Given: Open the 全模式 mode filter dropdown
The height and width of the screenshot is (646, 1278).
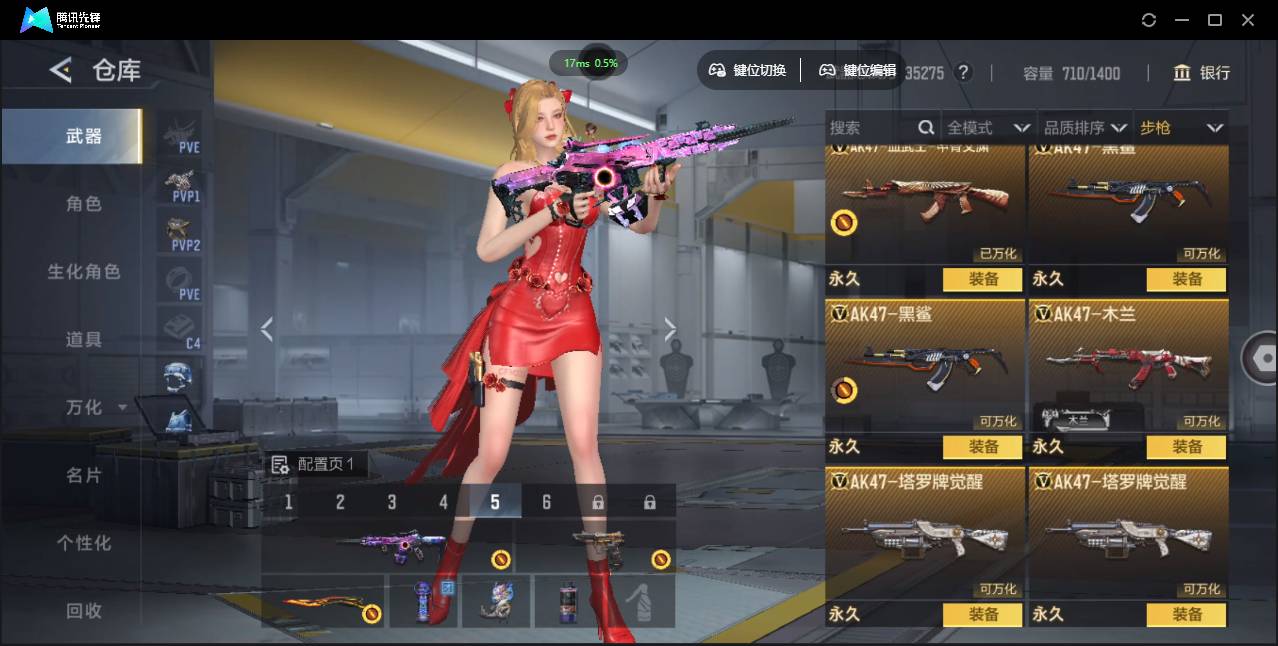Looking at the screenshot, I should [988, 128].
